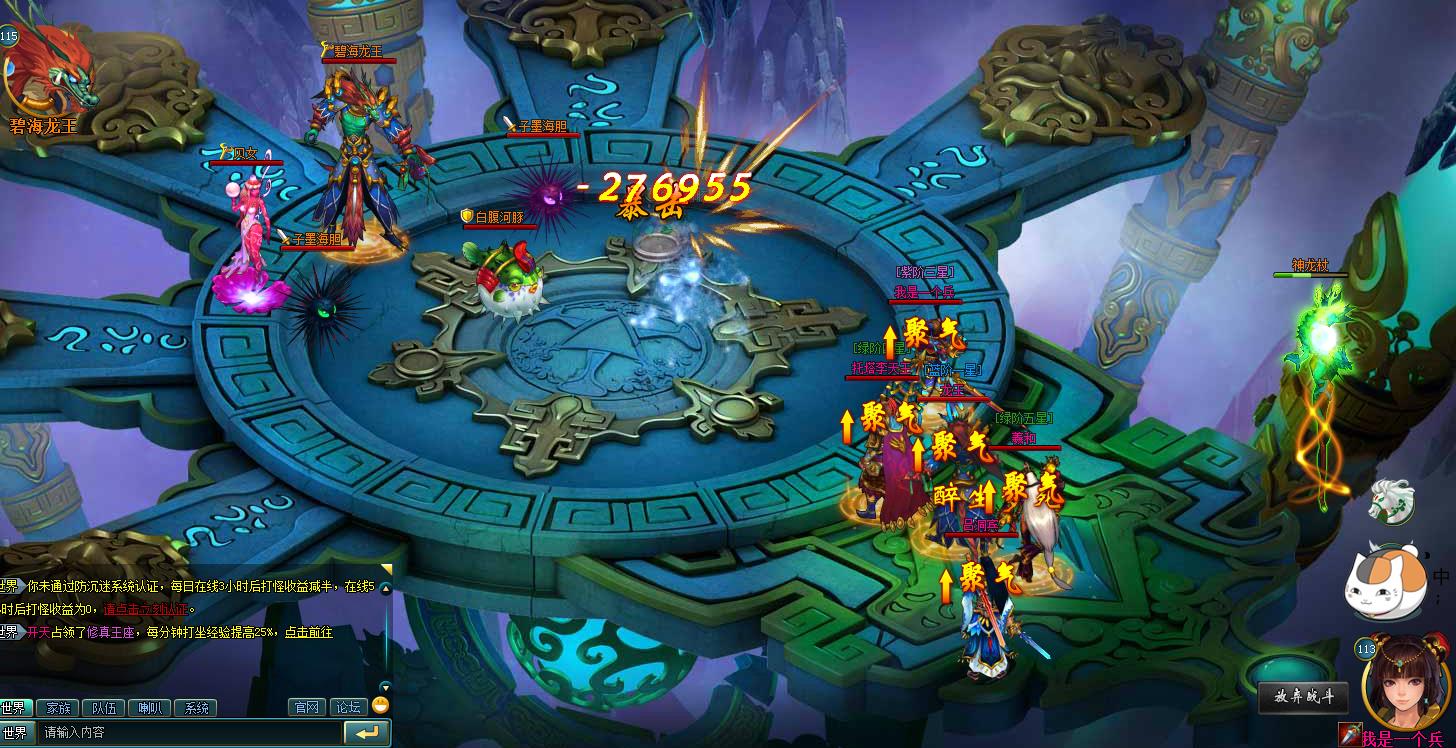Open the 世界 channel selector beside chat input
1456x748 pixels.
click(x=15, y=733)
